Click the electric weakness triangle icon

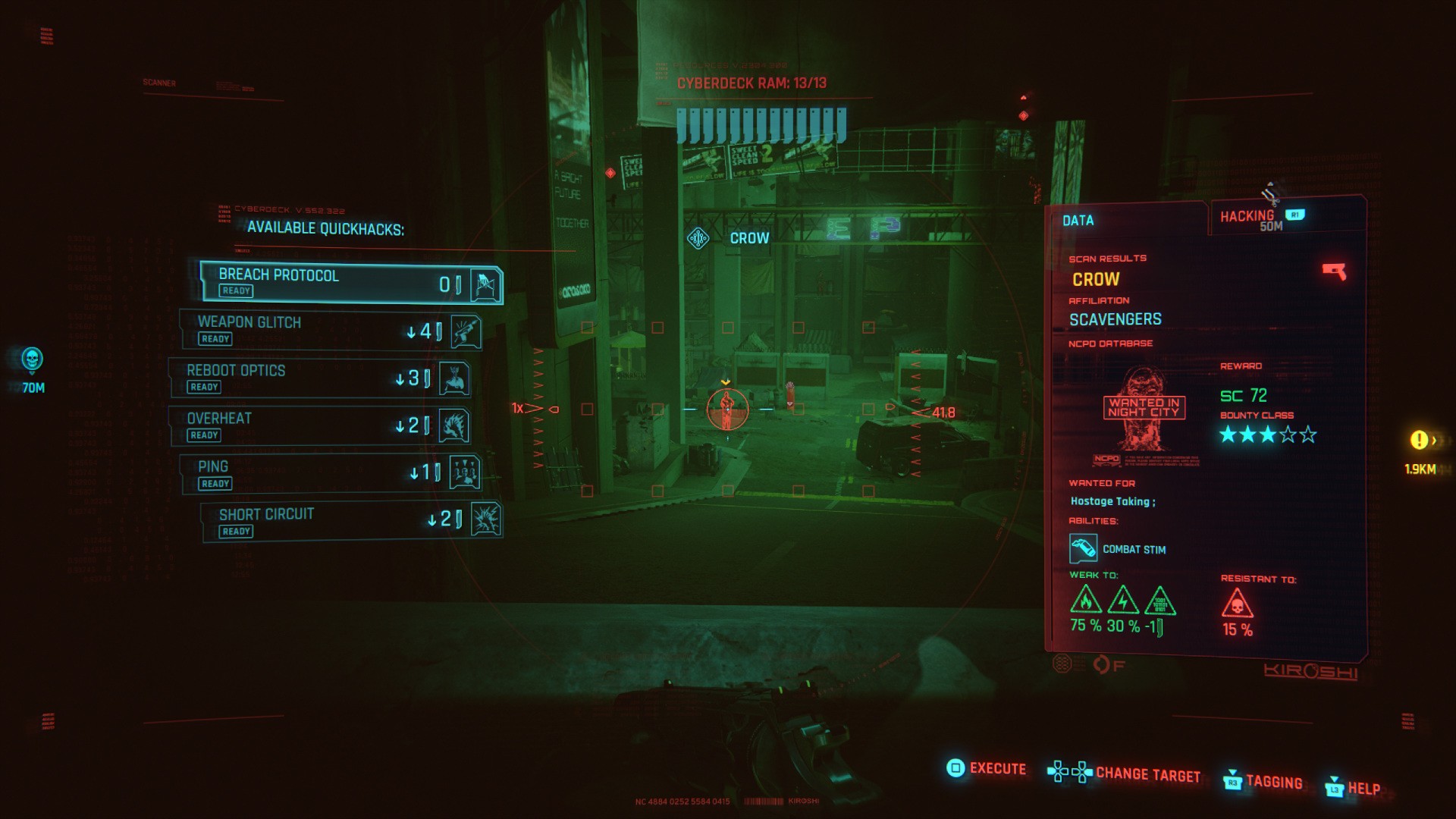coord(1122,601)
